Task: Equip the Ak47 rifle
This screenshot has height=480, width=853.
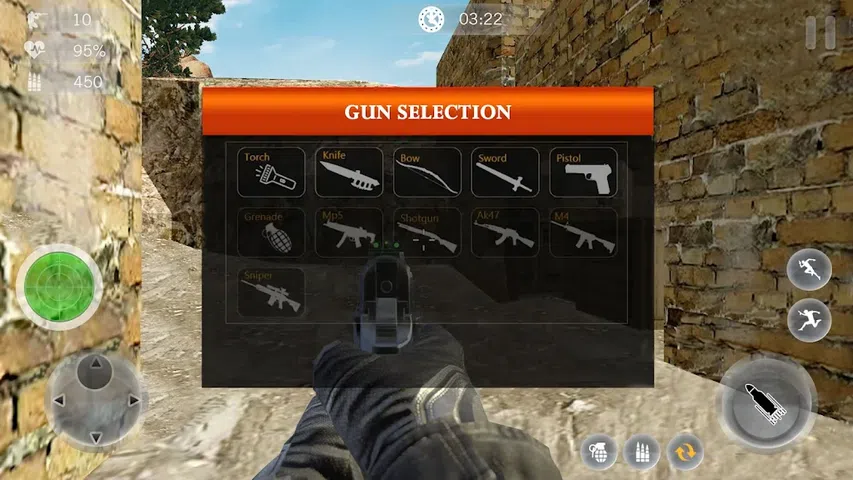Action: coord(505,232)
